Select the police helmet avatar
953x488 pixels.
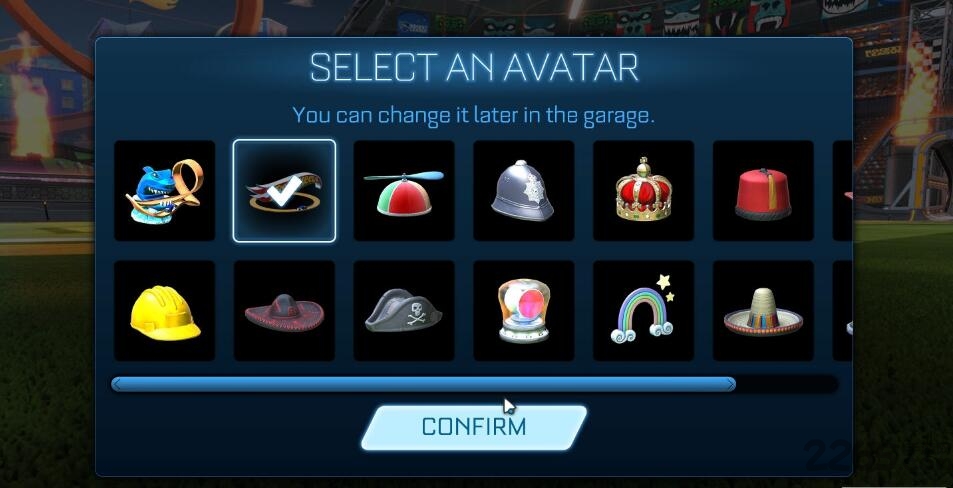(523, 190)
